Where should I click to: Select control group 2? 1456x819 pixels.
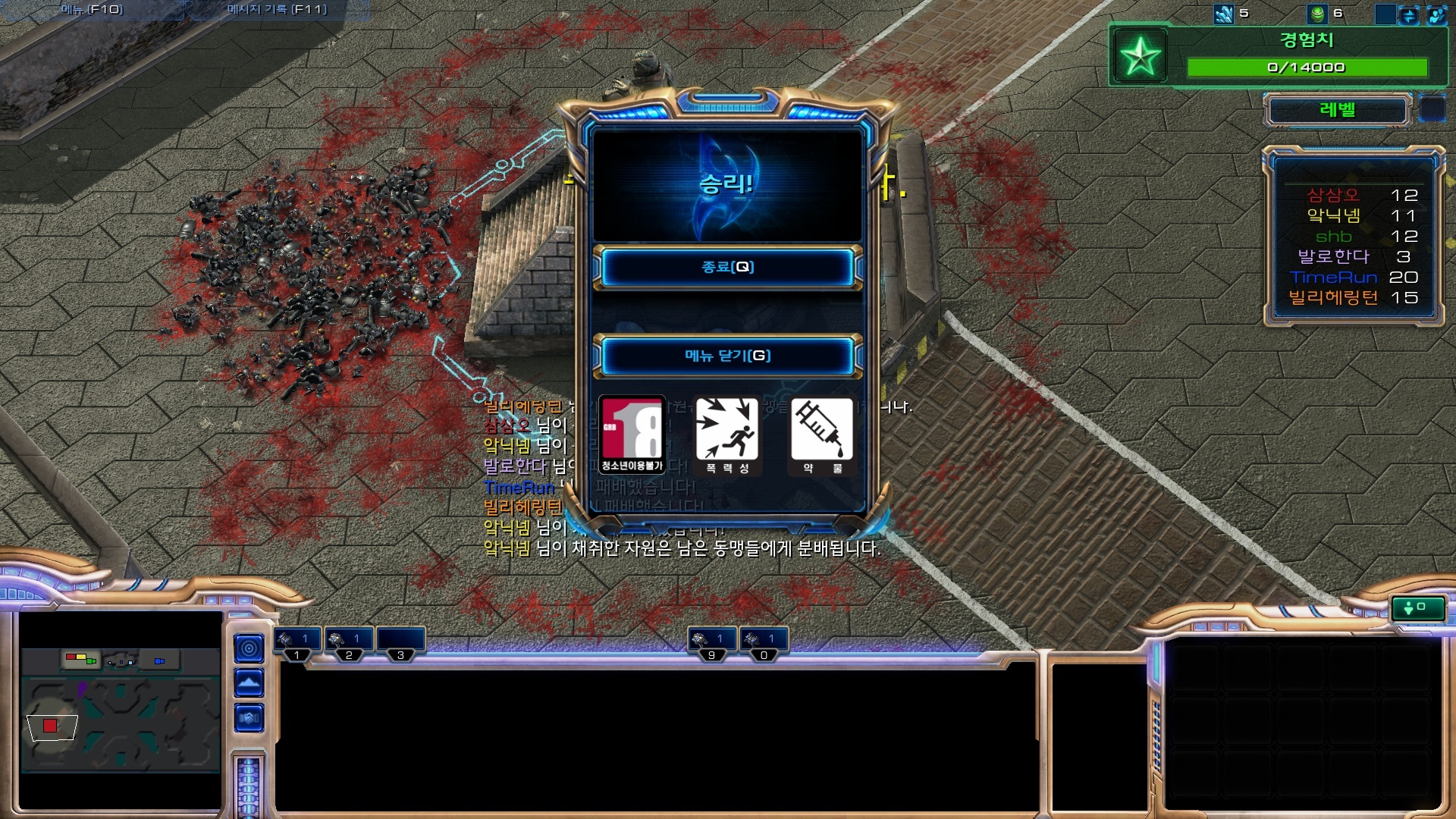click(349, 642)
